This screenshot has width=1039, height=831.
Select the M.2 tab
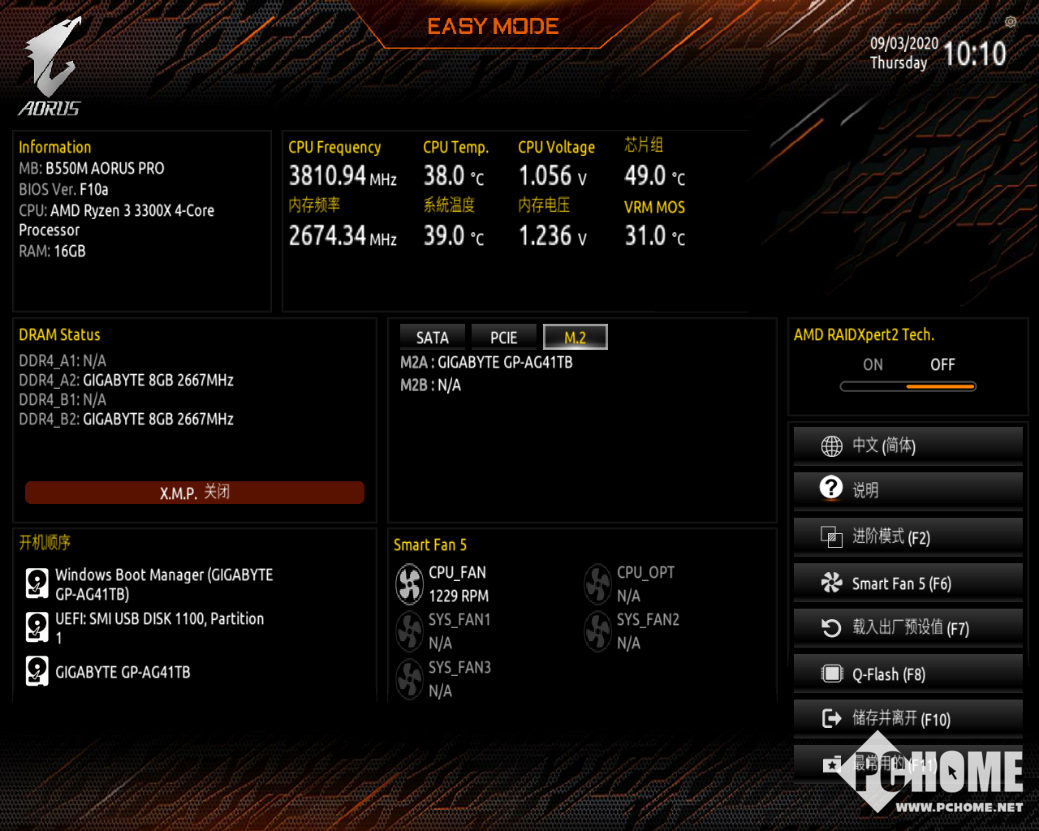575,338
